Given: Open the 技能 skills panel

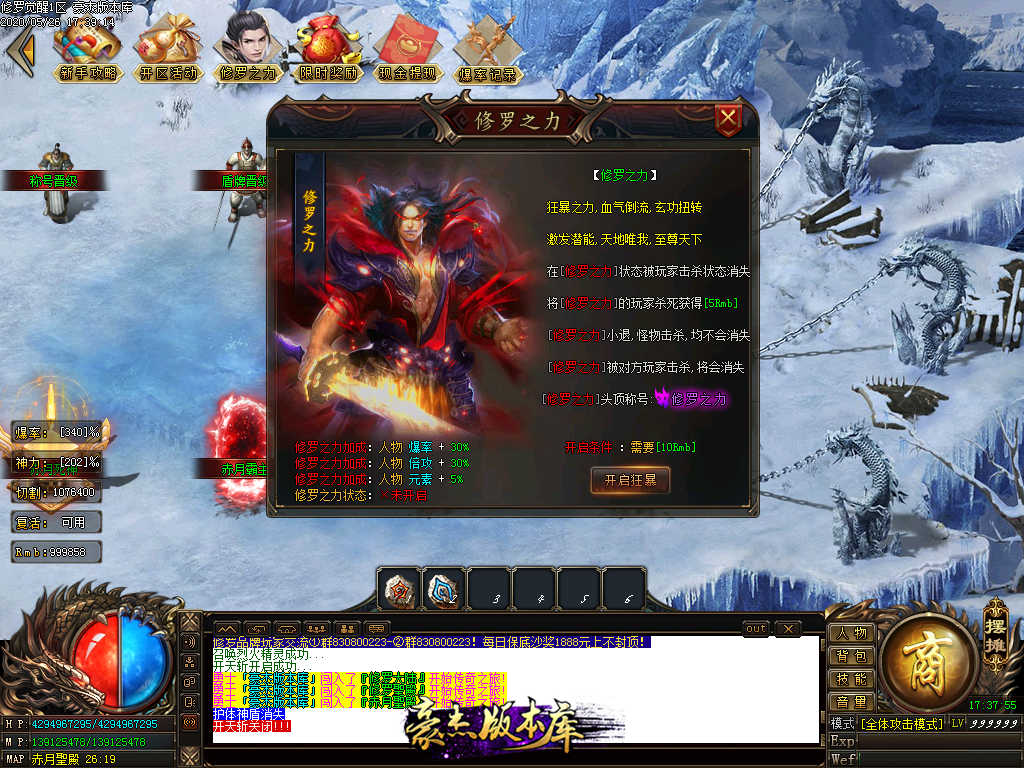Looking at the screenshot, I should (851, 679).
